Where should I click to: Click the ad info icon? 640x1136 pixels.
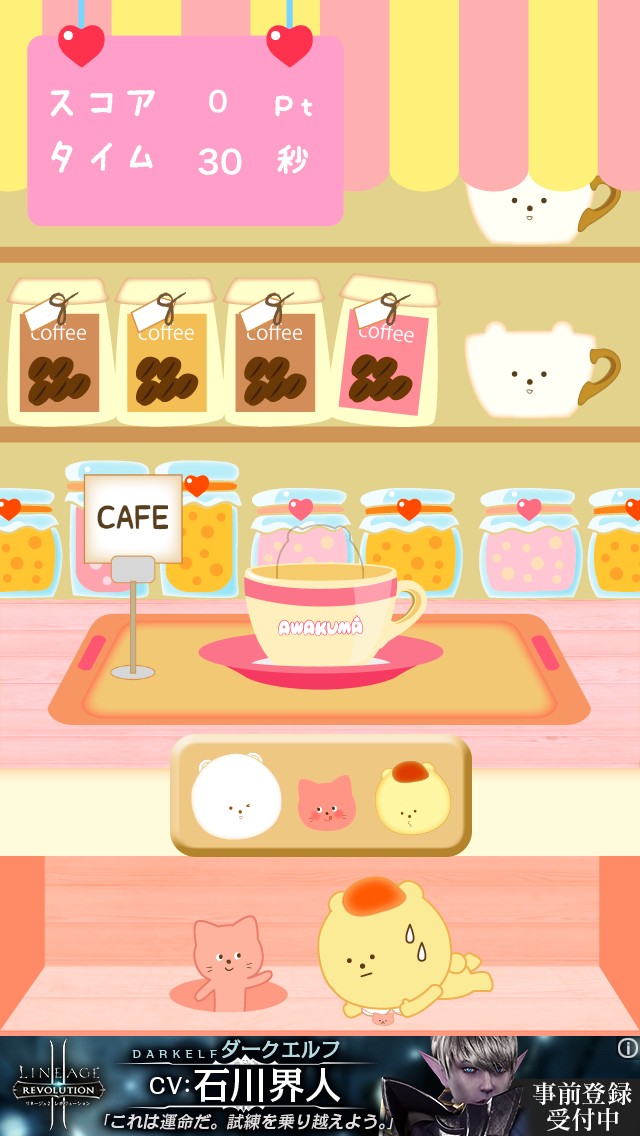point(627,1048)
